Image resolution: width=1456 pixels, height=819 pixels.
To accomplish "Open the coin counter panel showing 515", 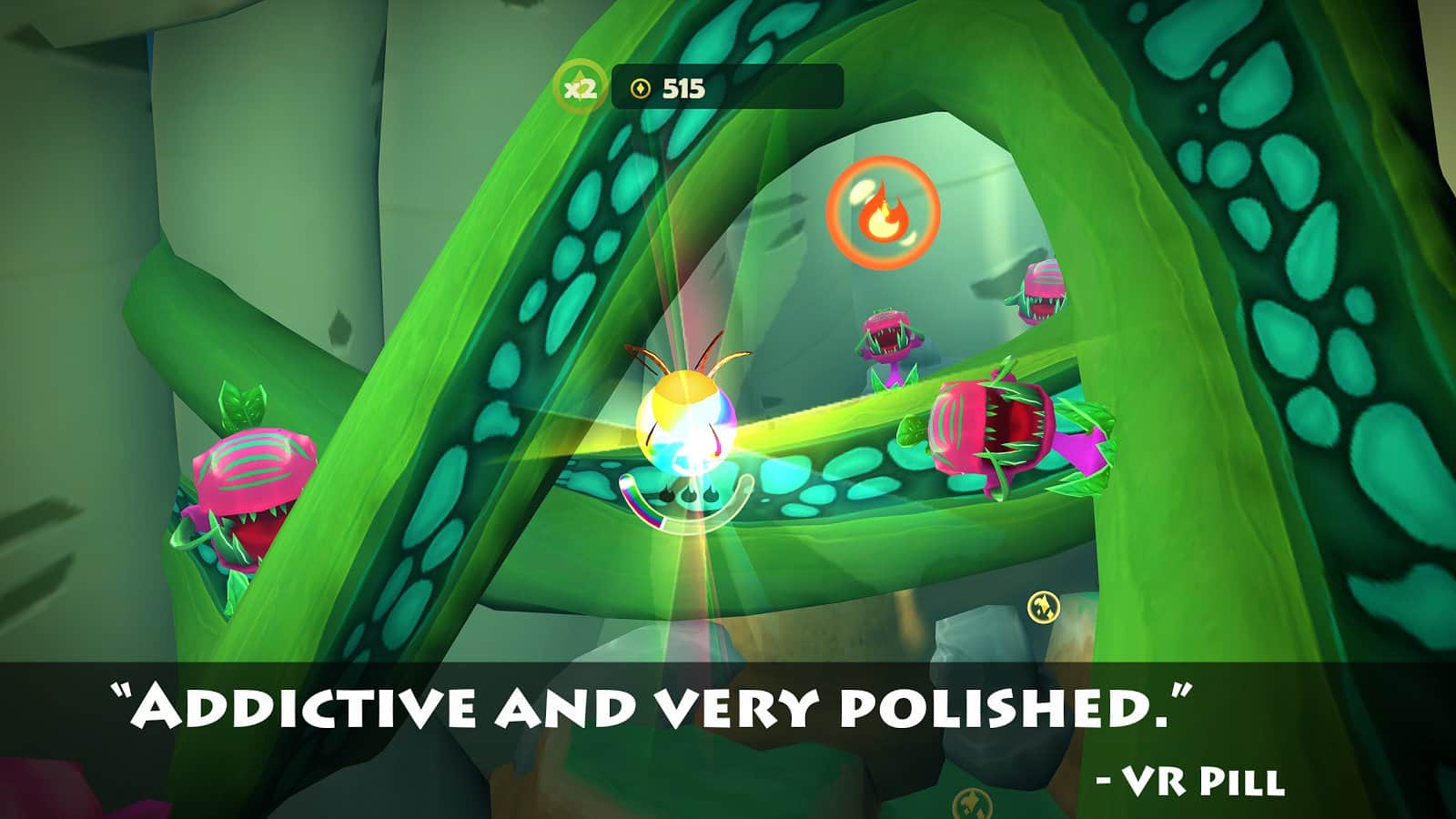I will point(728,88).
